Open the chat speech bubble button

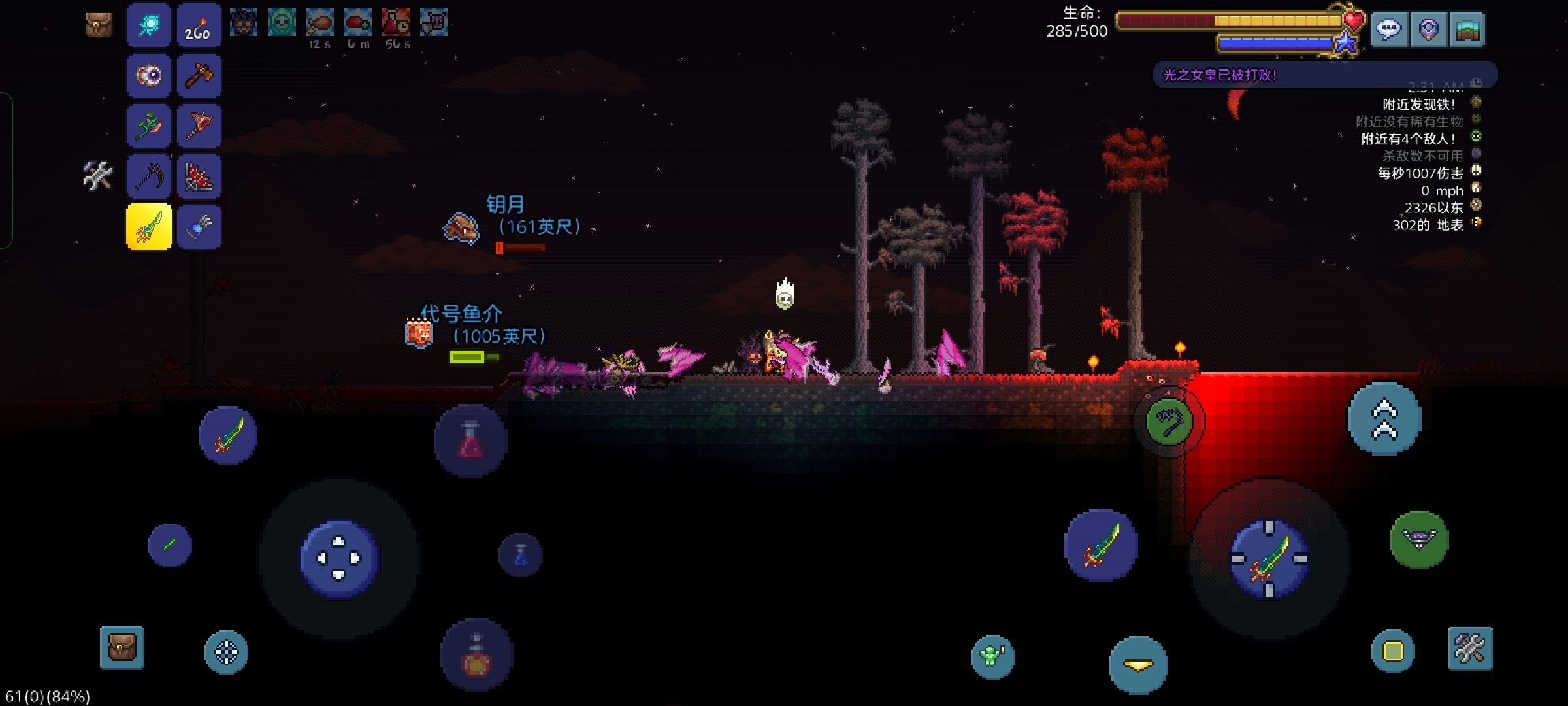1389,29
